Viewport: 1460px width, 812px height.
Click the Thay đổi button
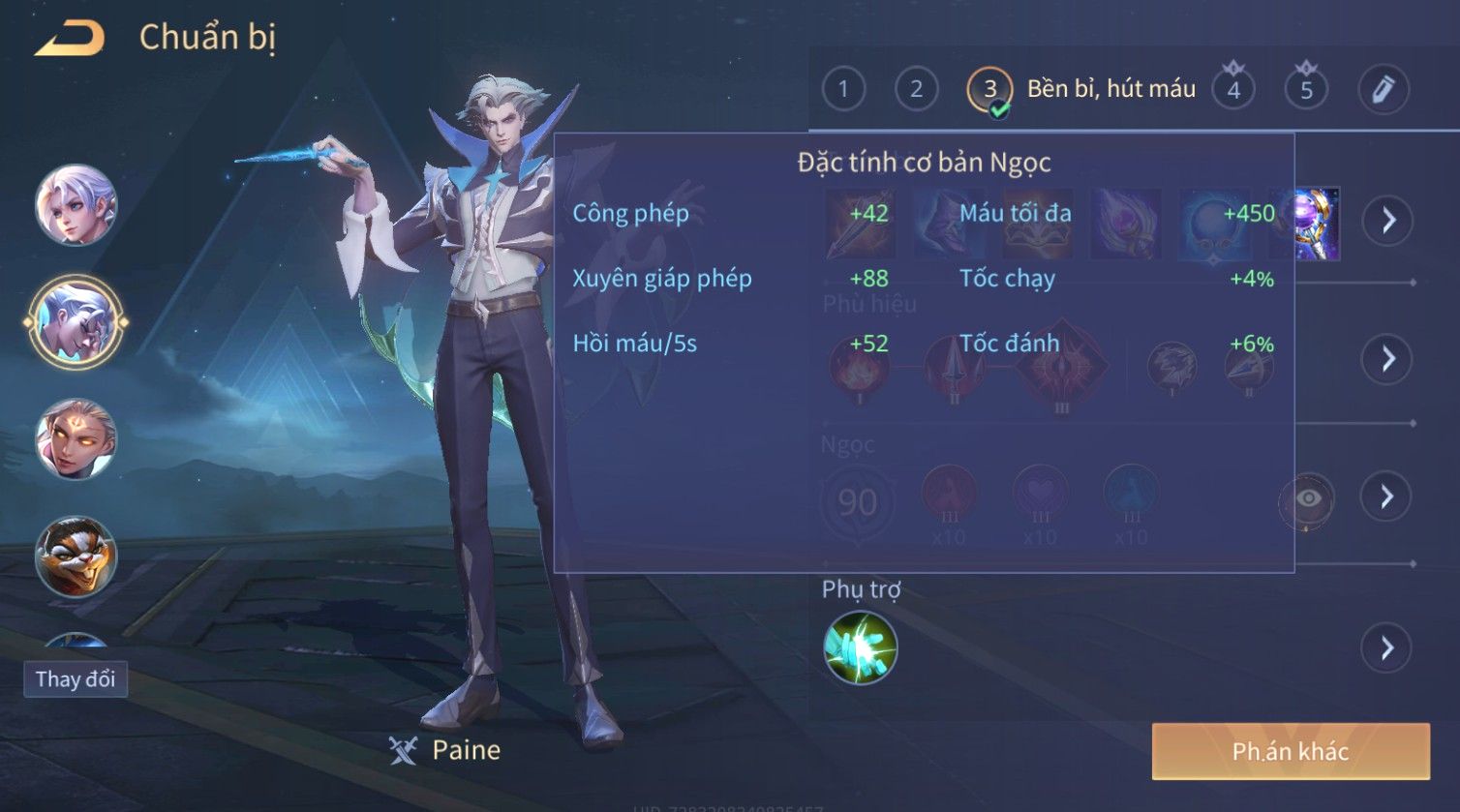coord(76,679)
